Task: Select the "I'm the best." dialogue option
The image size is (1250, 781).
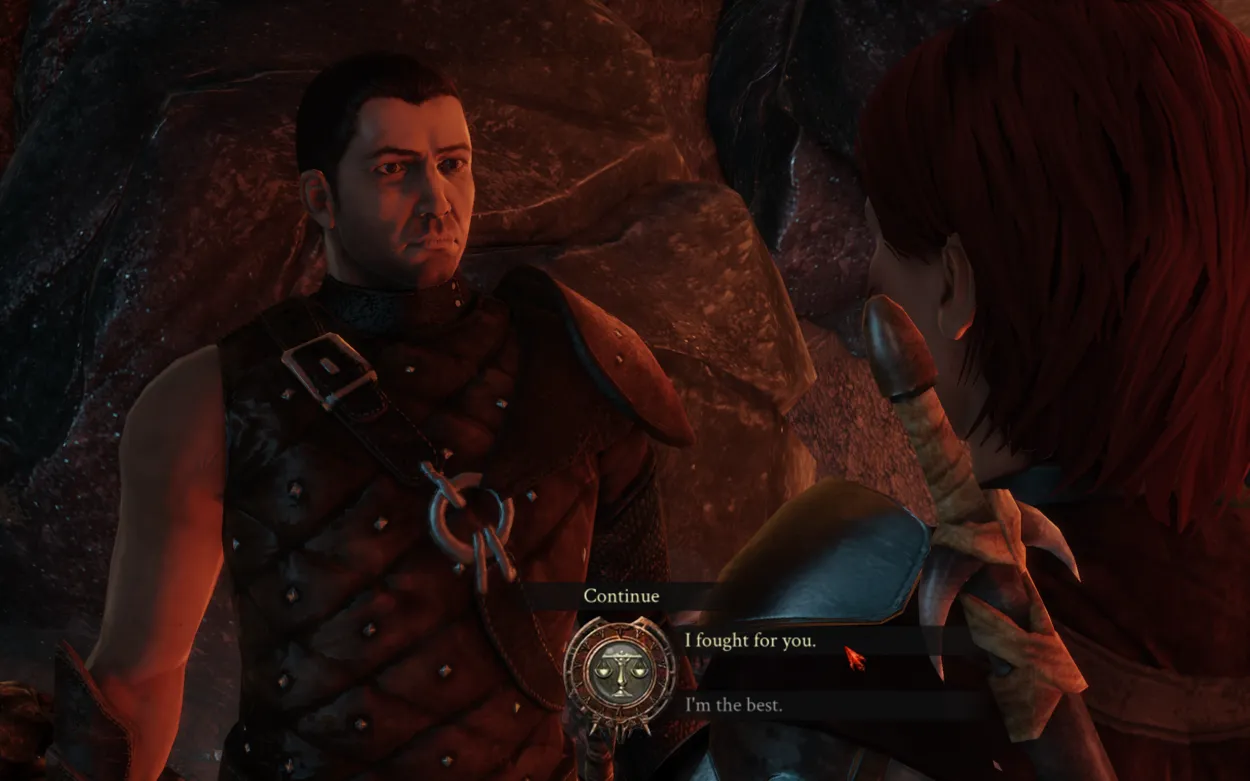Action: pyautogui.click(x=734, y=705)
